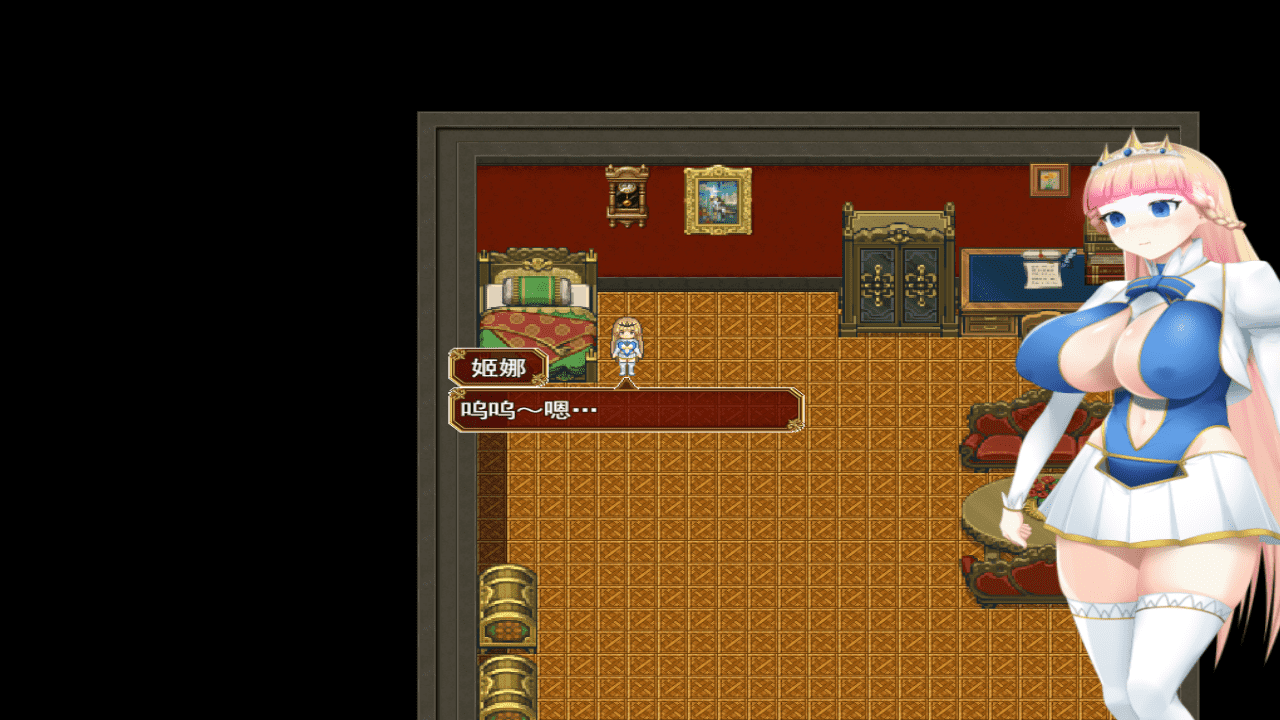
Task: Open the top treasure chest at the bottom left
Action: (508, 605)
